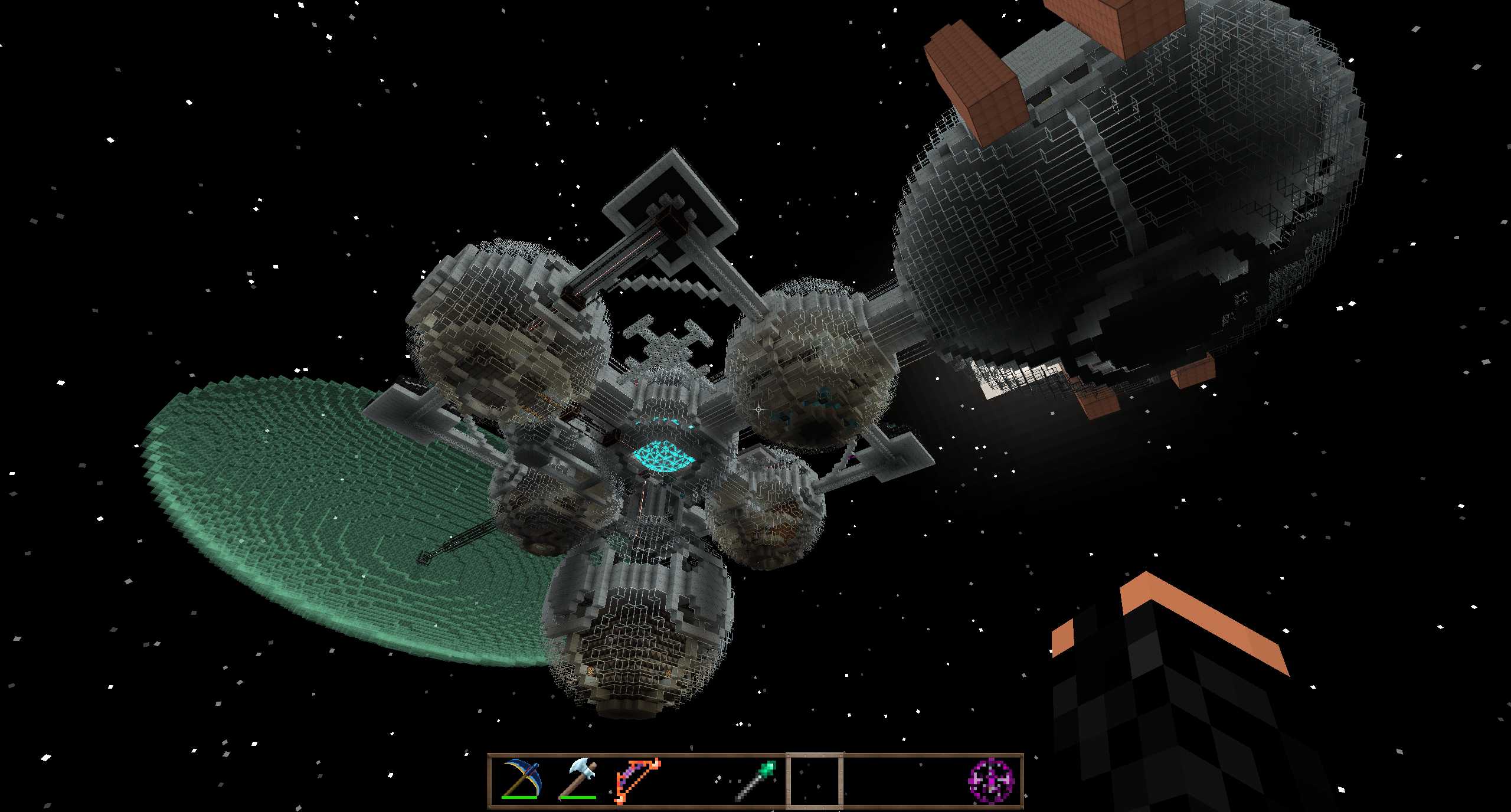Click the highlighted empty hotbar slot
The width and height of the screenshot is (1511, 812).
point(814,780)
